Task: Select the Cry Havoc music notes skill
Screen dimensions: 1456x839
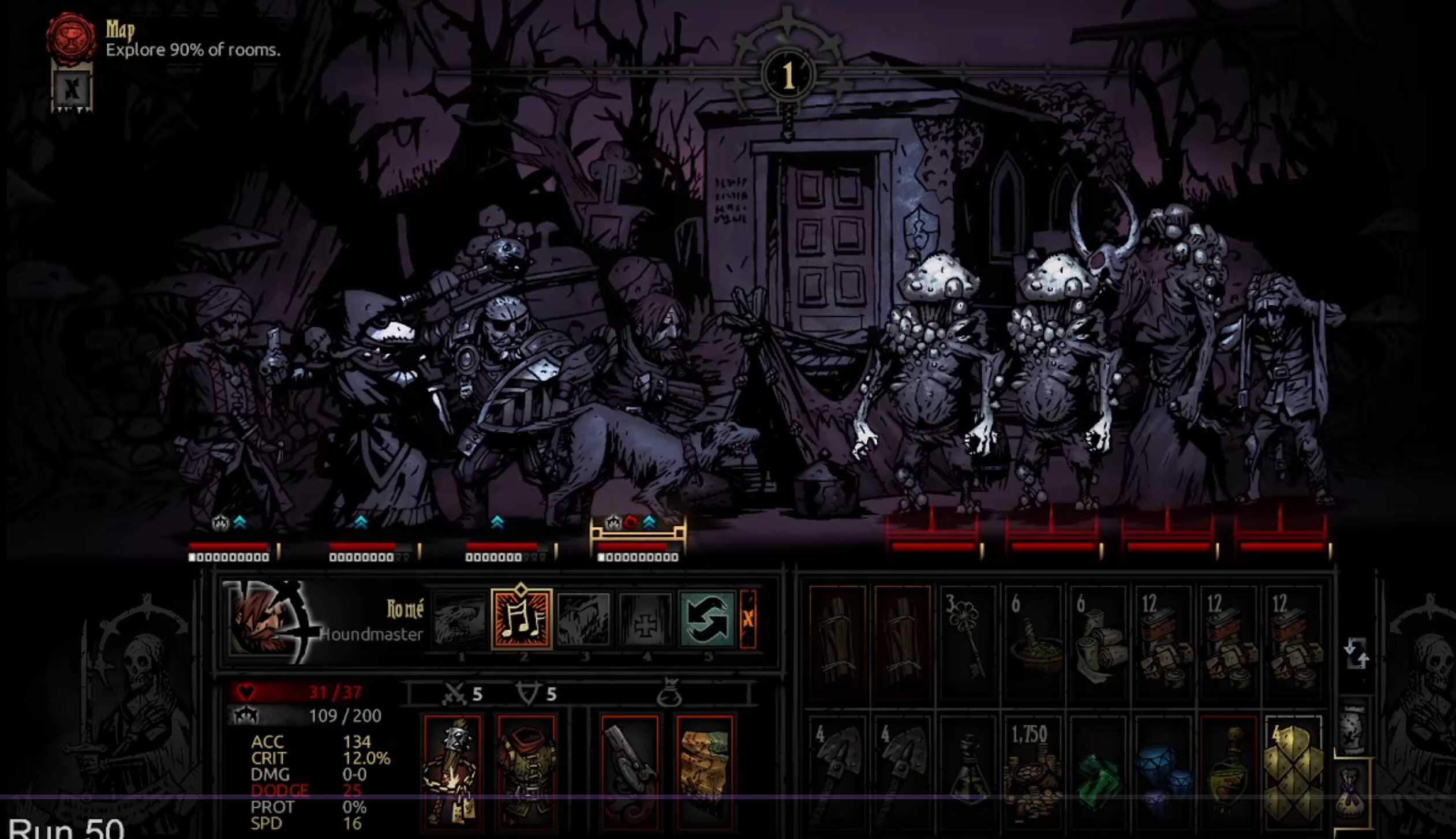Action: [521, 619]
